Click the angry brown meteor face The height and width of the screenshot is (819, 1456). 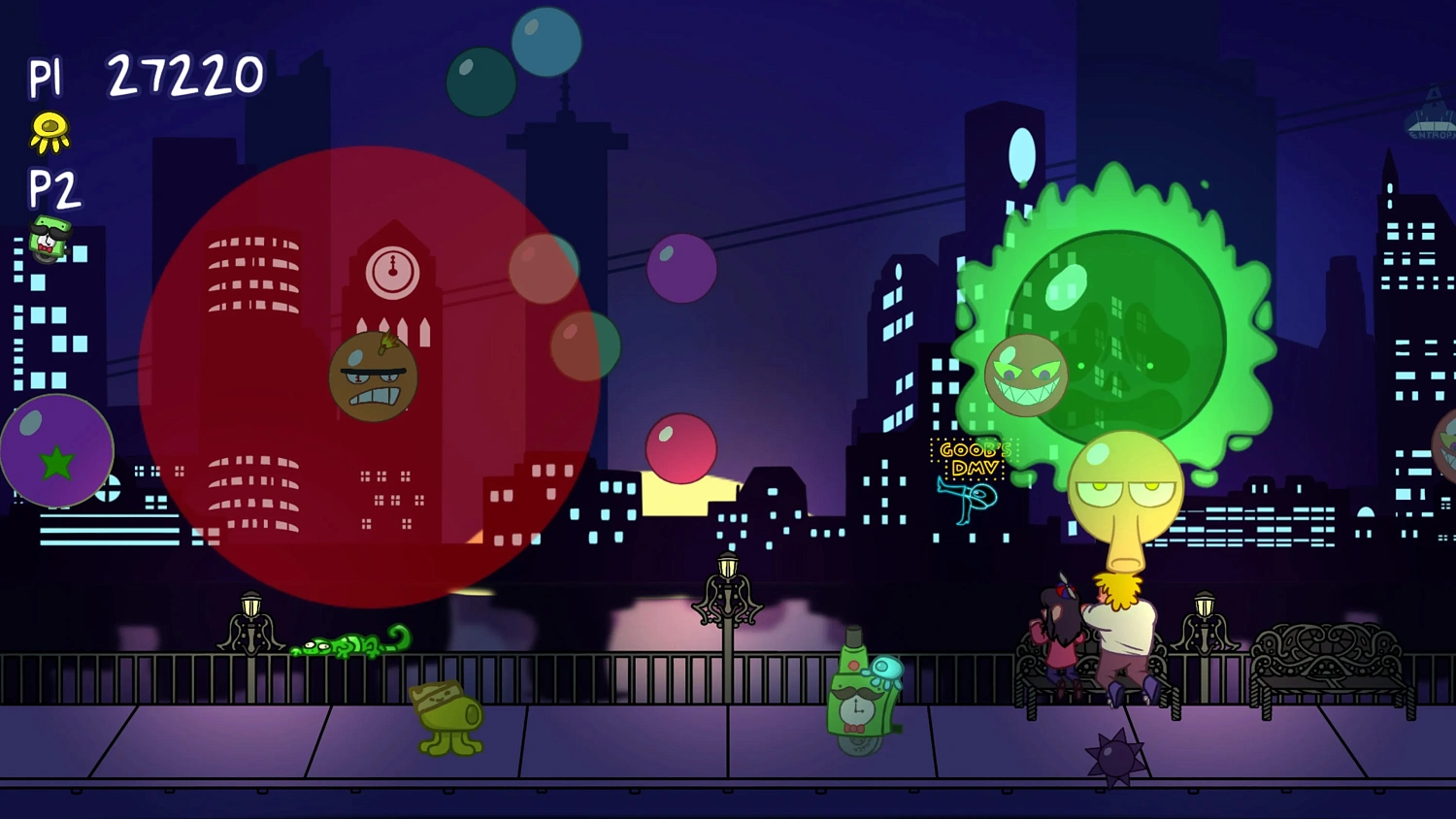[375, 378]
